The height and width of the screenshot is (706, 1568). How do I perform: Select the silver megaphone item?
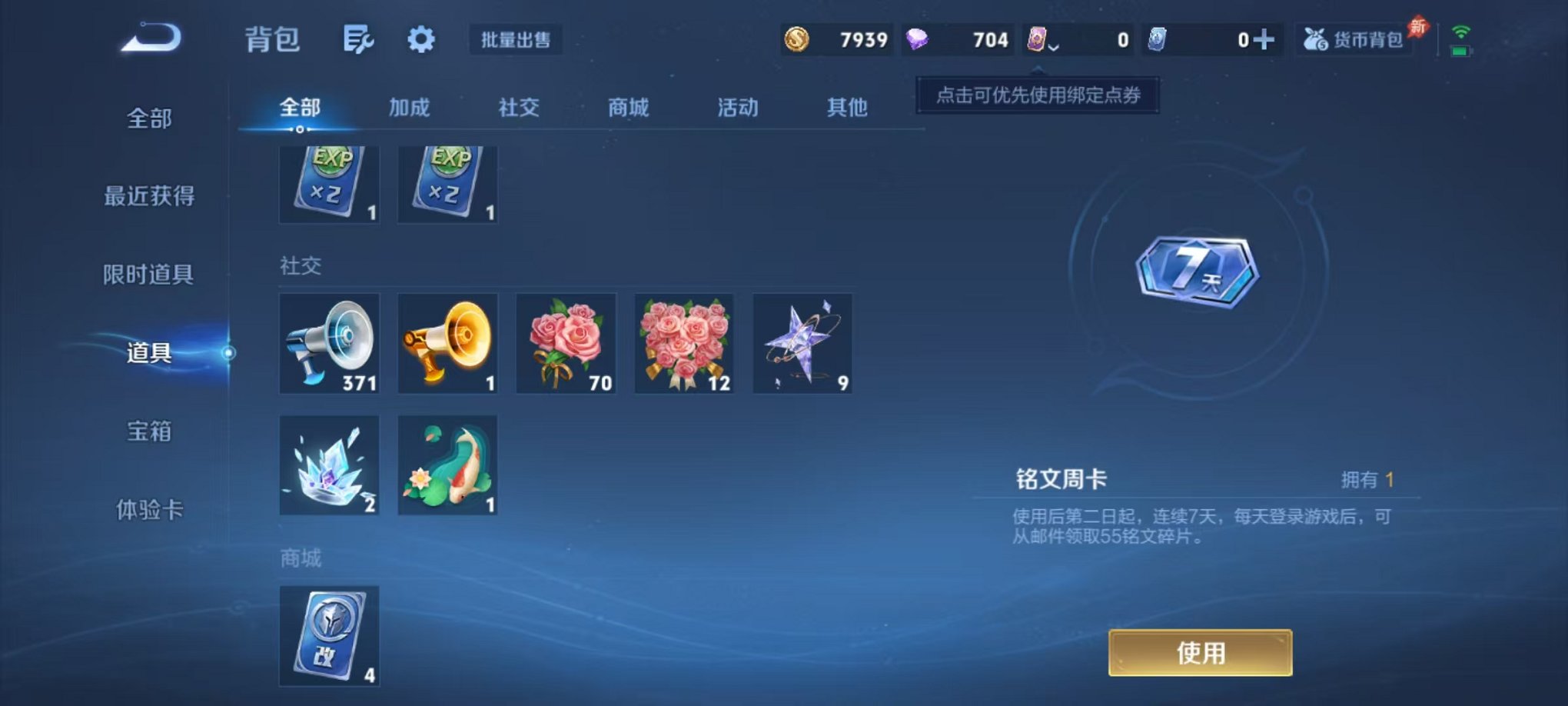pos(329,343)
